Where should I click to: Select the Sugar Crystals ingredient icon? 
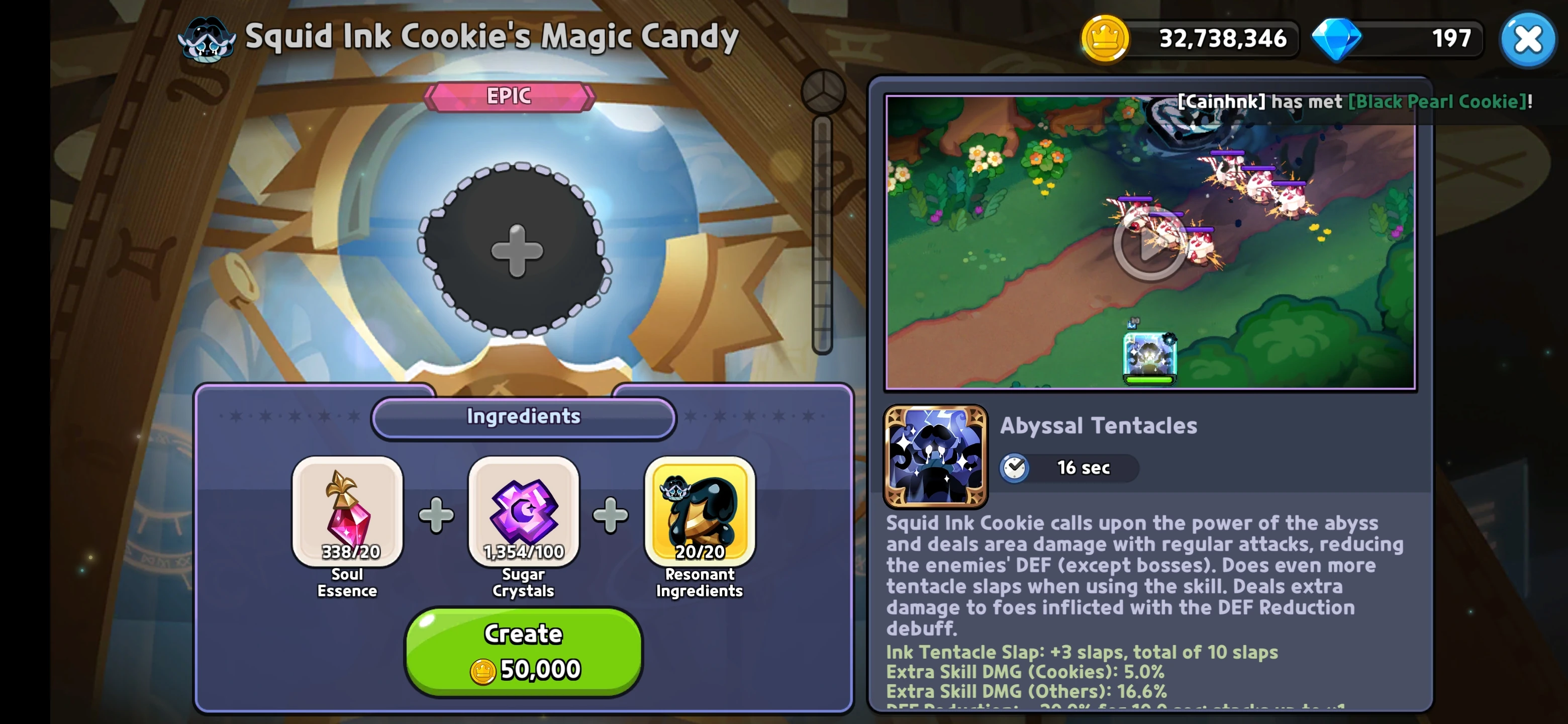(x=522, y=513)
